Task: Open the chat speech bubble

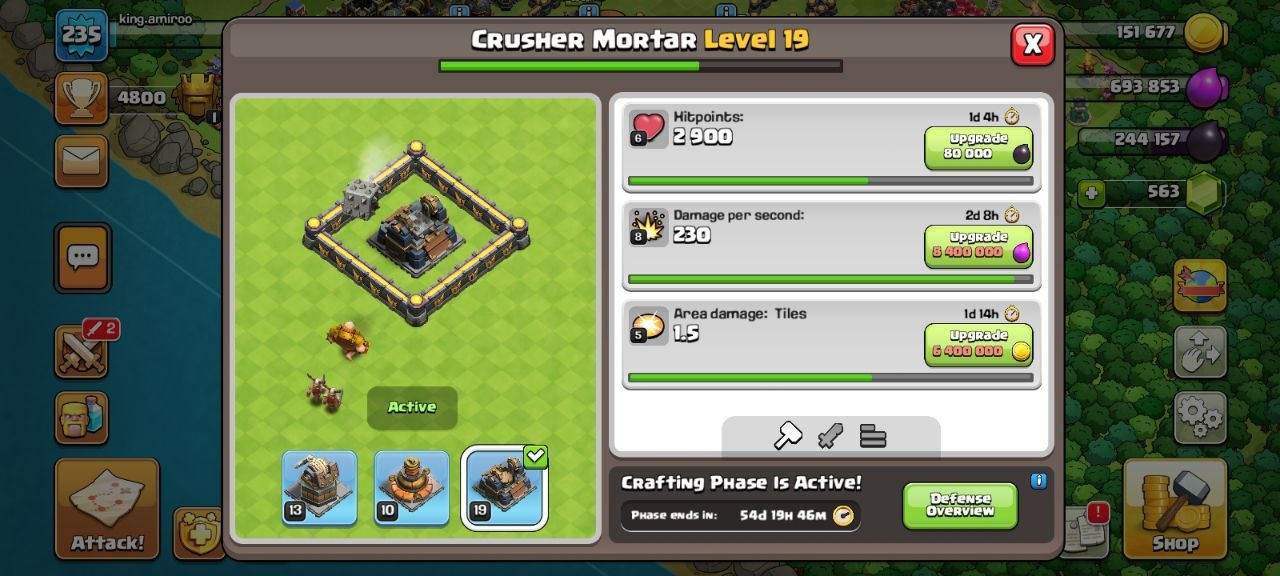Action: 82,258
